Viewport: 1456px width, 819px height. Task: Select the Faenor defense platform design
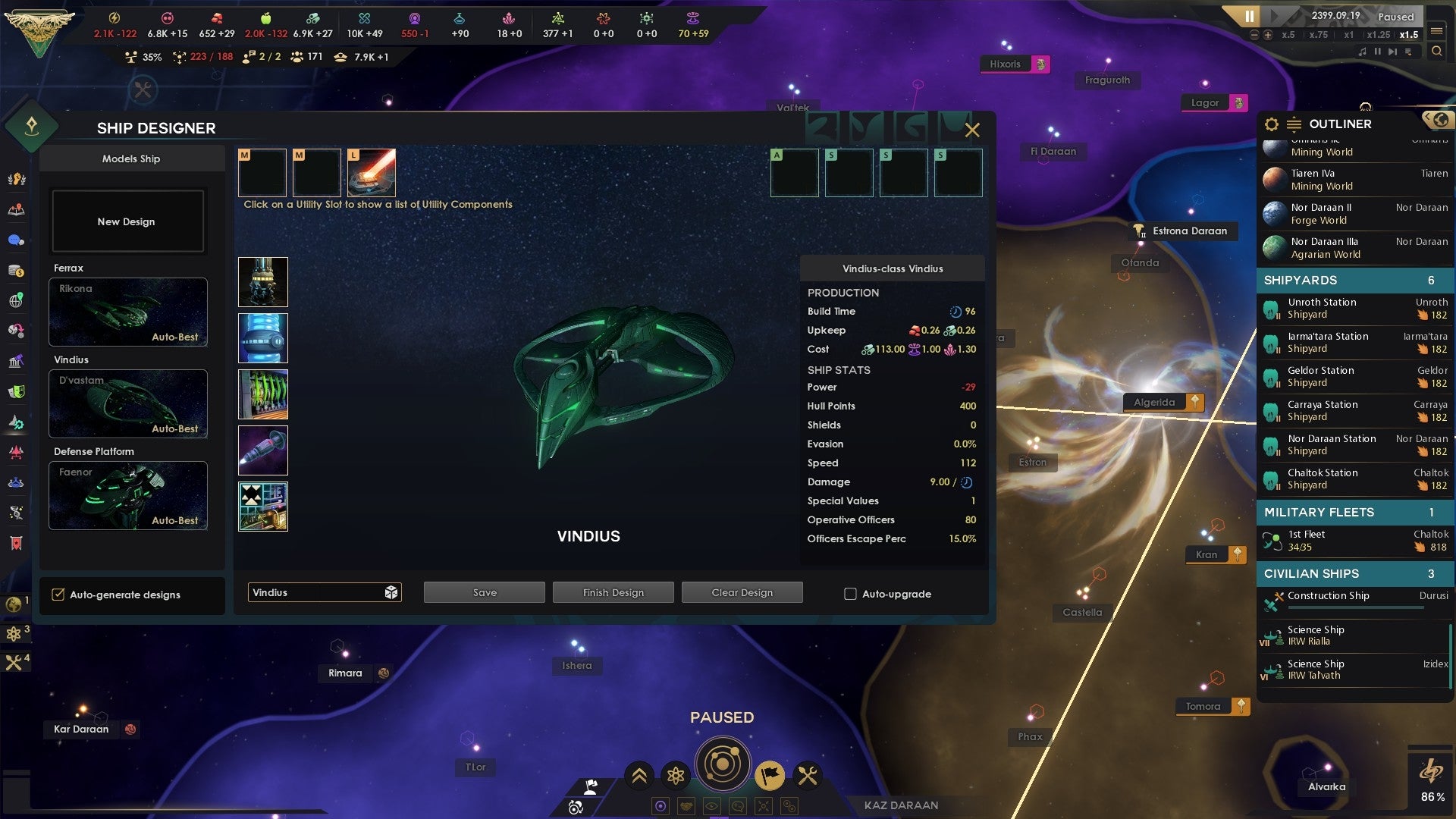[x=127, y=496]
